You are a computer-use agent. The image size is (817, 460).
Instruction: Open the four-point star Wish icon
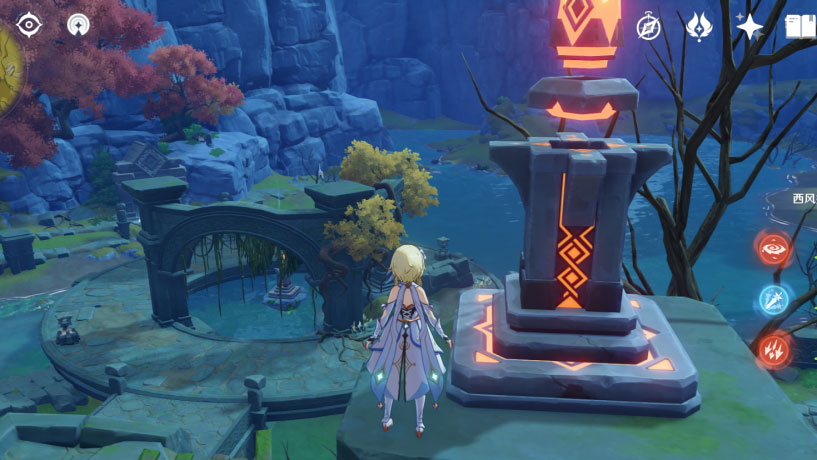pyautogui.click(x=749, y=27)
